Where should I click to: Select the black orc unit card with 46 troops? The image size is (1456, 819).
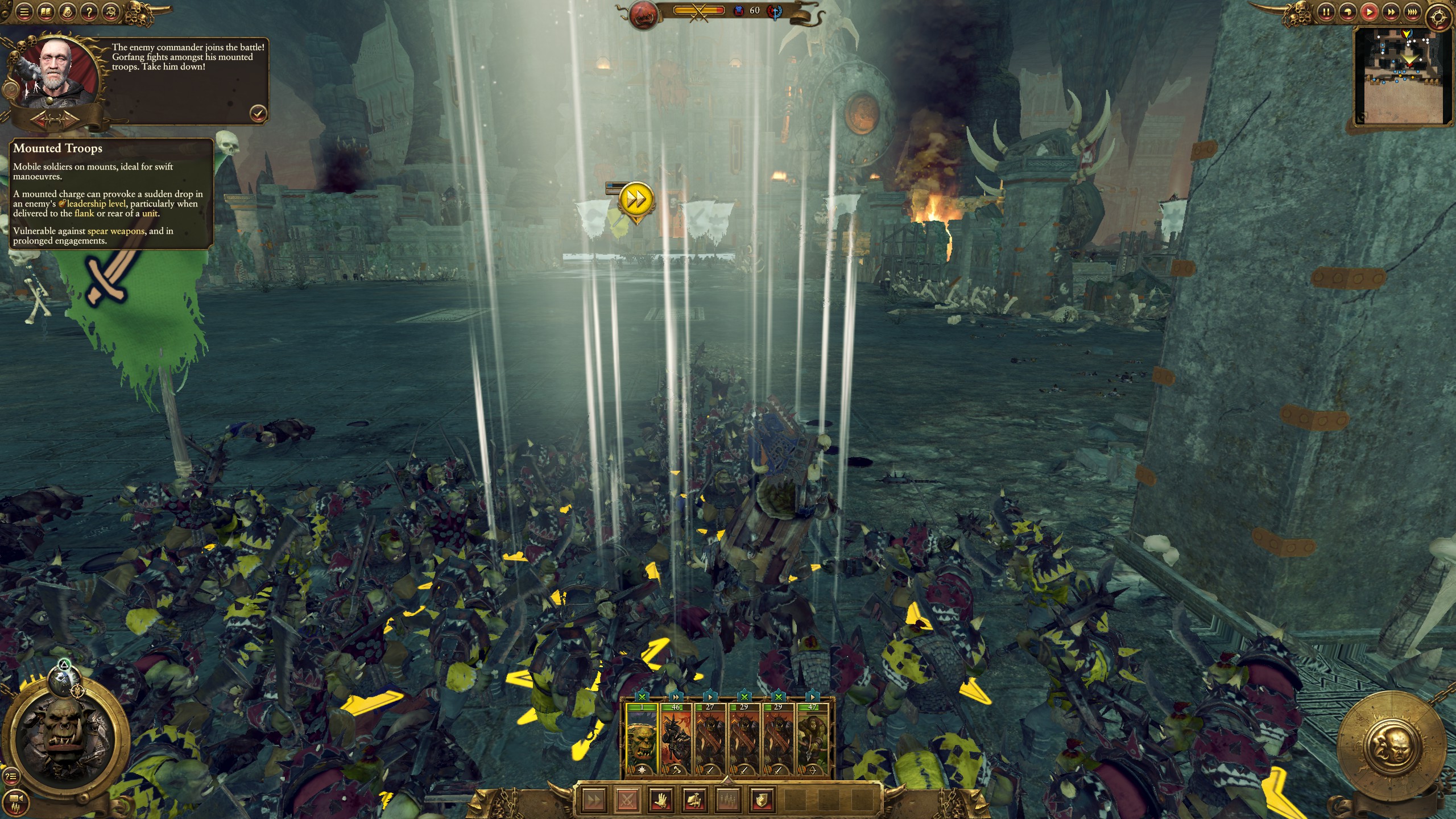click(x=675, y=739)
